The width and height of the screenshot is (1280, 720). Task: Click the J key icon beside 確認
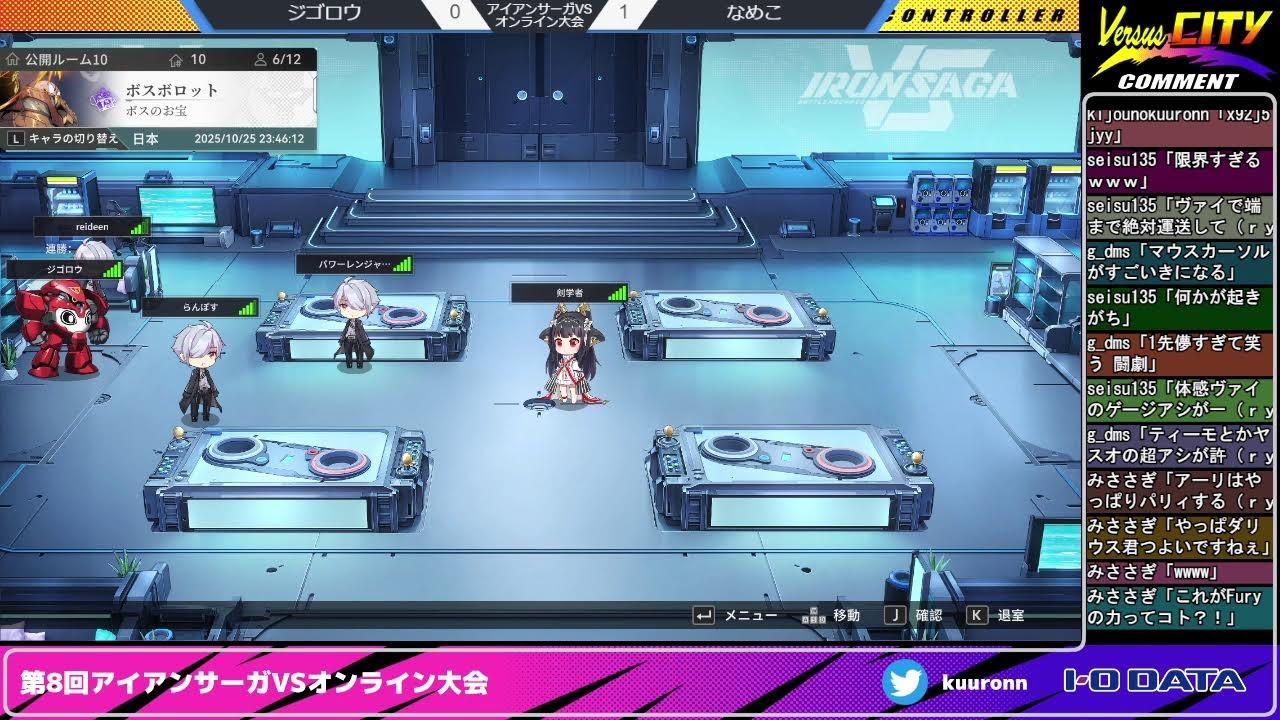click(897, 615)
